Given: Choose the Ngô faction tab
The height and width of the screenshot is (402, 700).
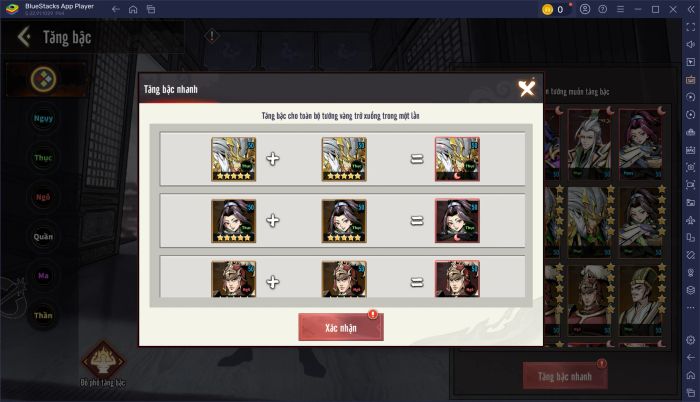Looking at the screenshot, I should point(44,196).
